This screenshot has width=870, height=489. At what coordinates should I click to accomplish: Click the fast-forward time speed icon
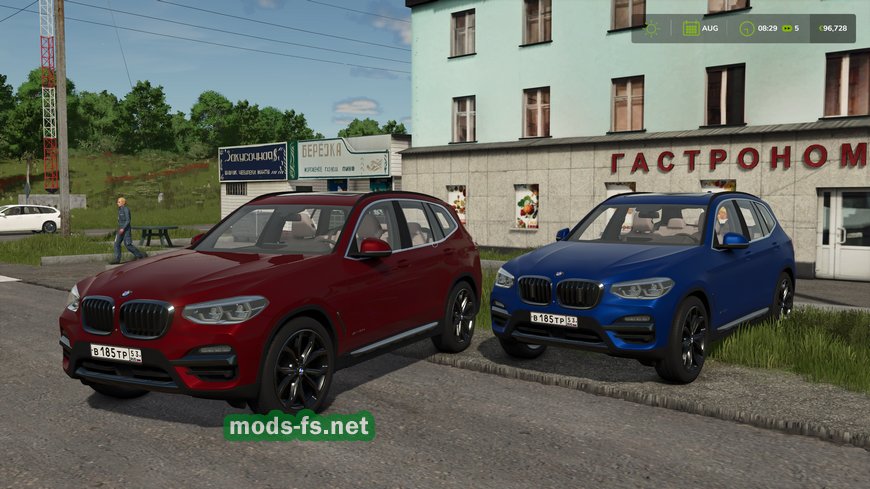click(x=786, y=28)
